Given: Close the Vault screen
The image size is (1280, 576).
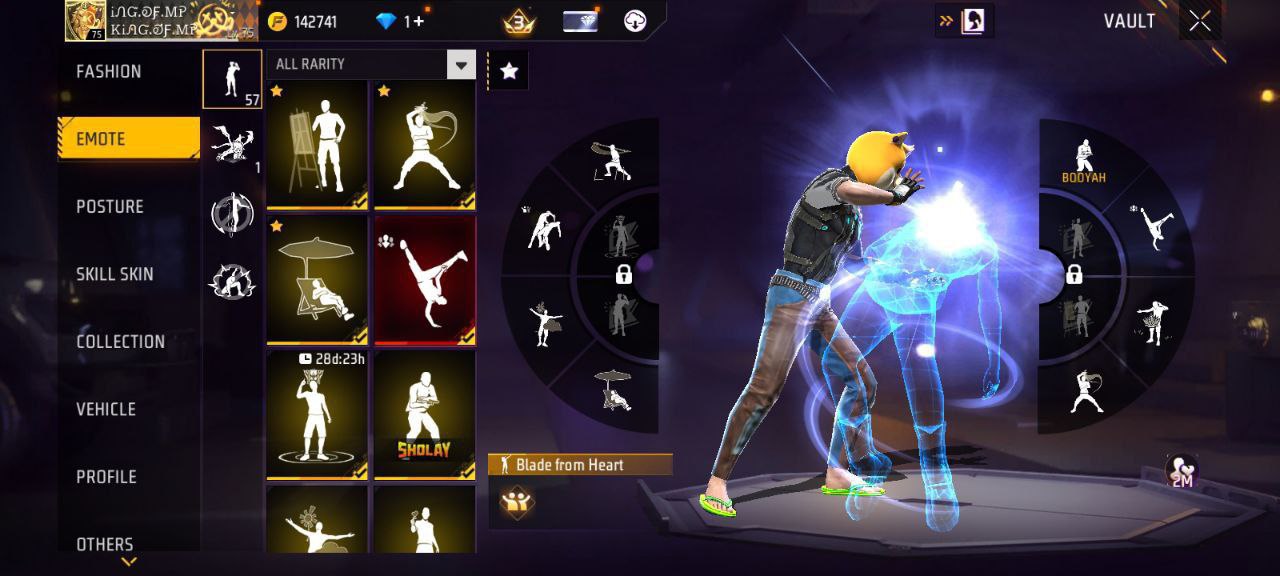Looking at the screenshot, I should coord(1199,22).
